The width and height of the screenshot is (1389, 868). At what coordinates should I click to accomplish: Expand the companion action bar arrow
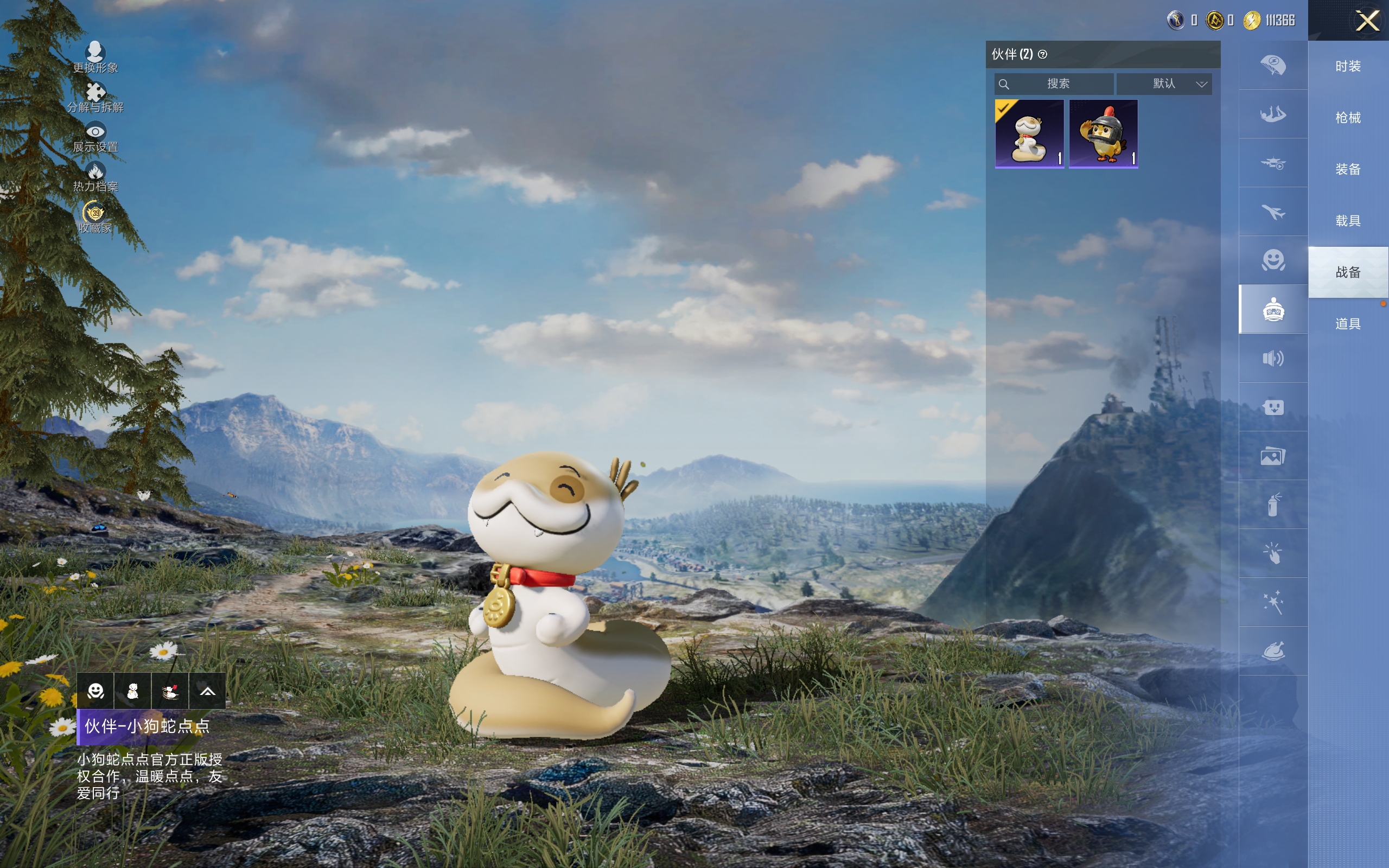click(x=207, y=691)
